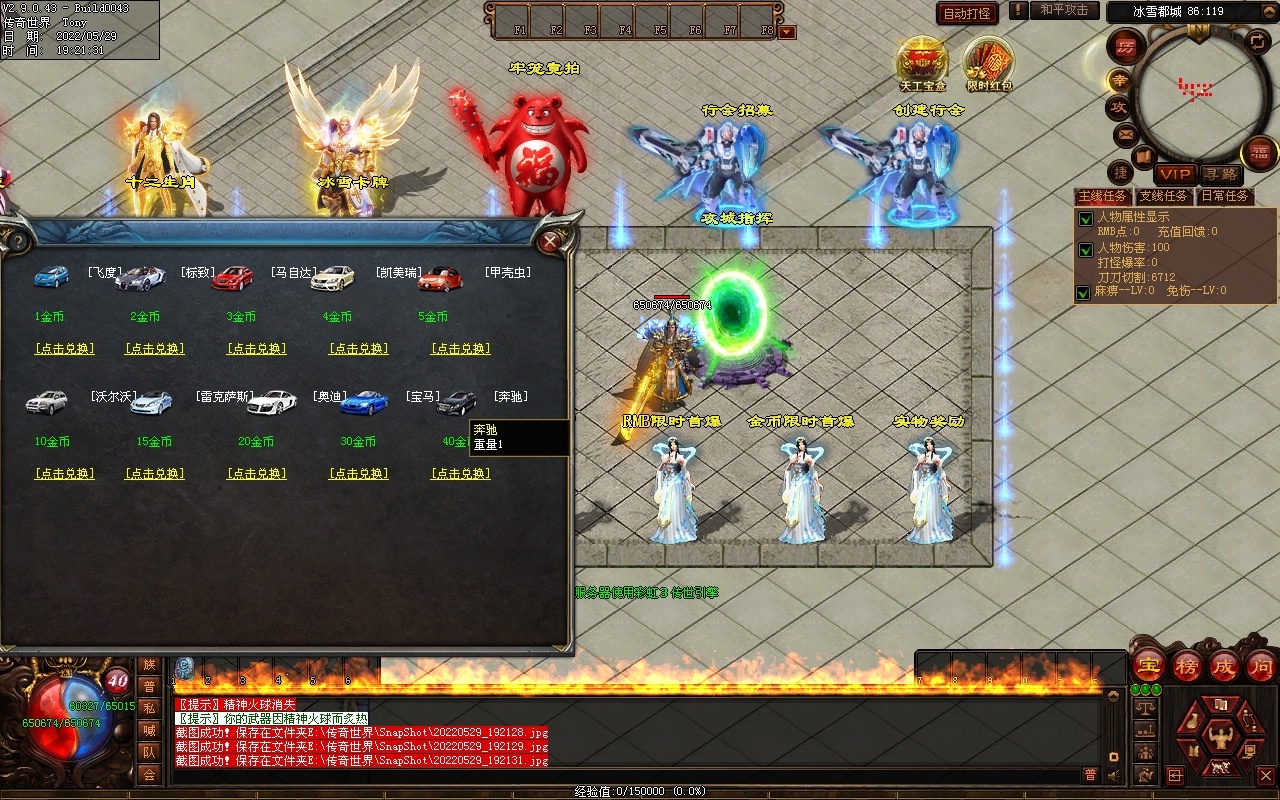Viewport: 1280px width, 800px height.
Task: Click the exchange link under 1金币
Action: tap(64, 349)
